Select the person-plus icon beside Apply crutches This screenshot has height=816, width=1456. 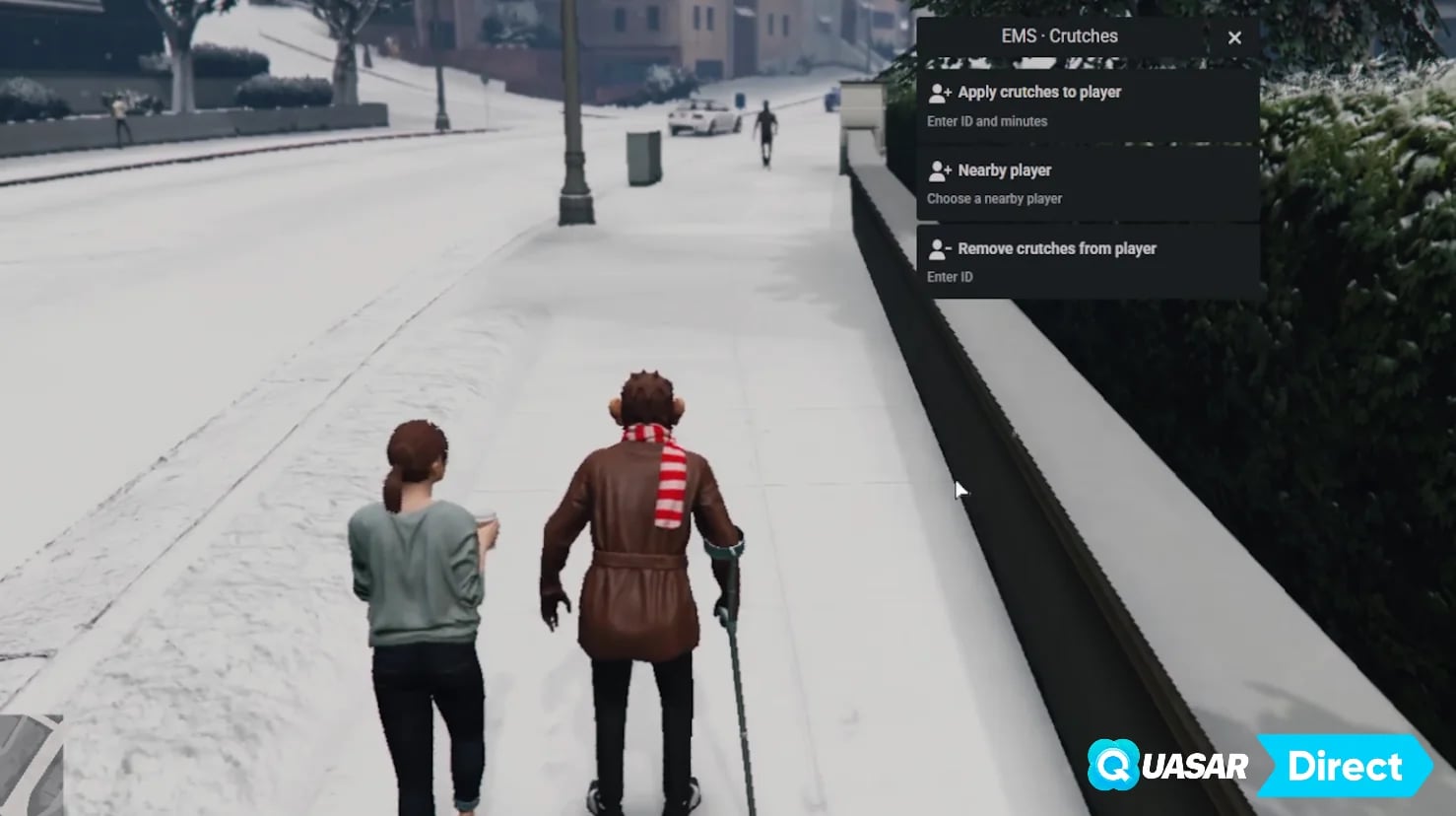(940, 91)
